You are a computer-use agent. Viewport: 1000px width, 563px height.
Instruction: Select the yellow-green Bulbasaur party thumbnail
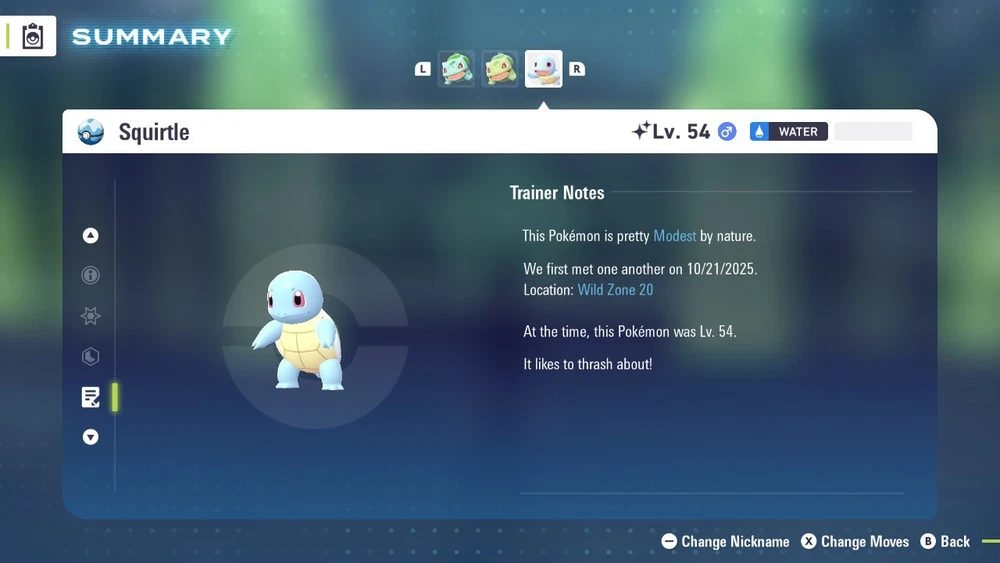pos(500,69)
